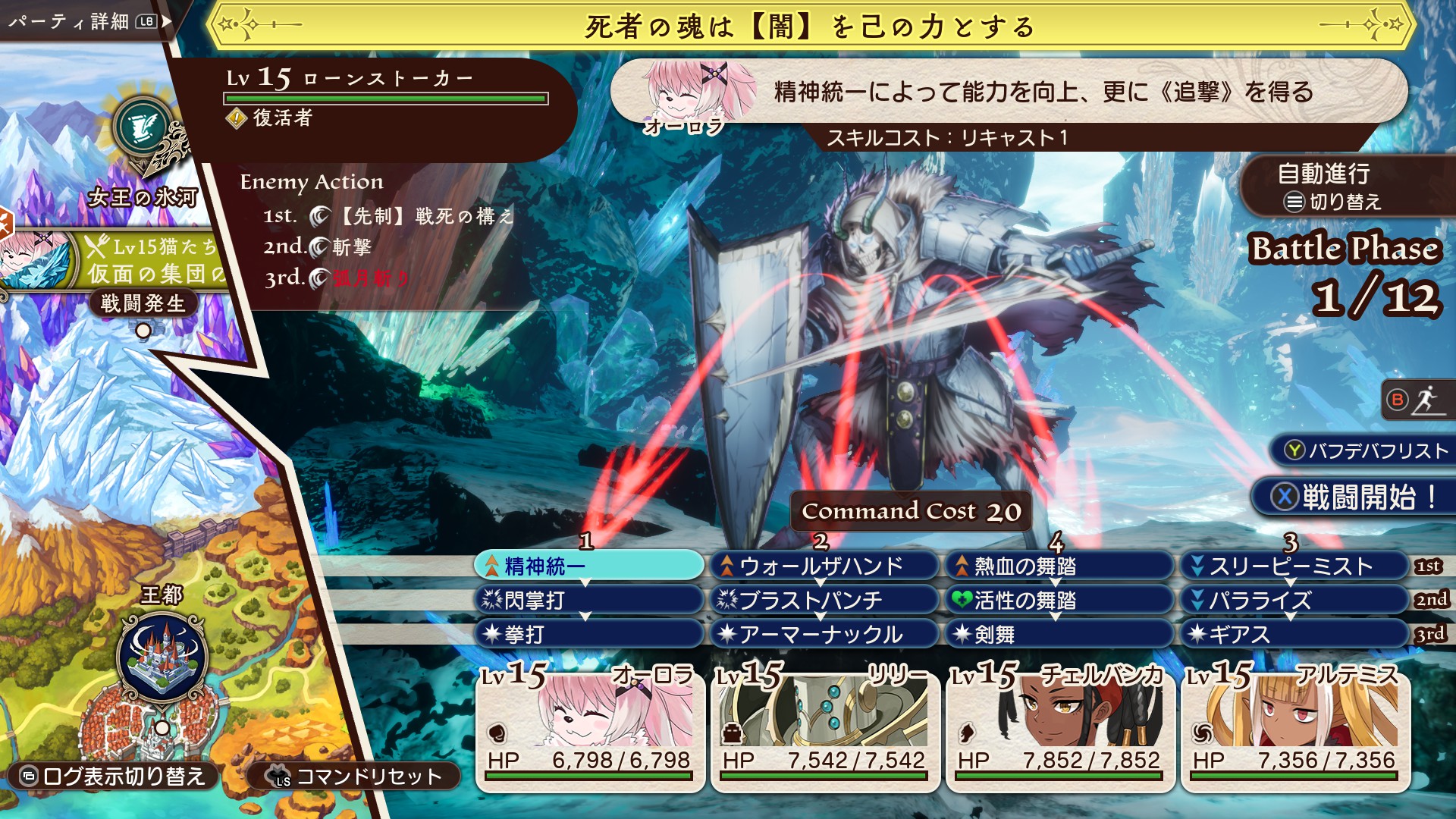Click the flee running-figure button
This screenshot has height=819, width=1456.
coord(1415,400)
